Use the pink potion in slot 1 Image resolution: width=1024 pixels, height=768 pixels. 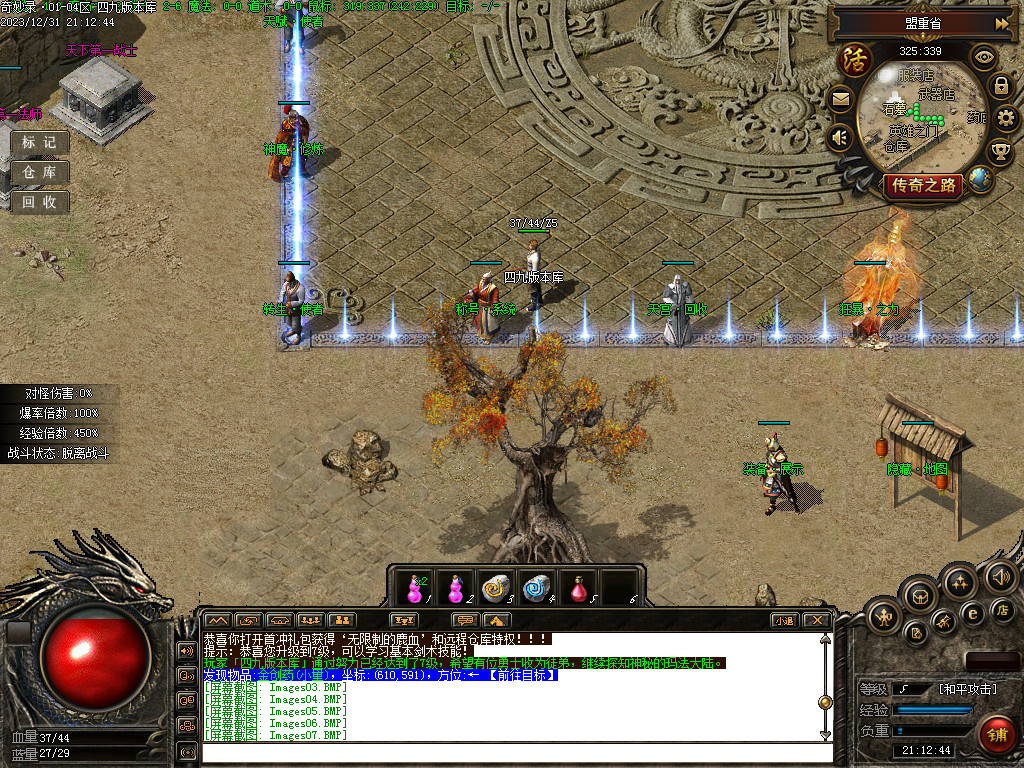414,588
